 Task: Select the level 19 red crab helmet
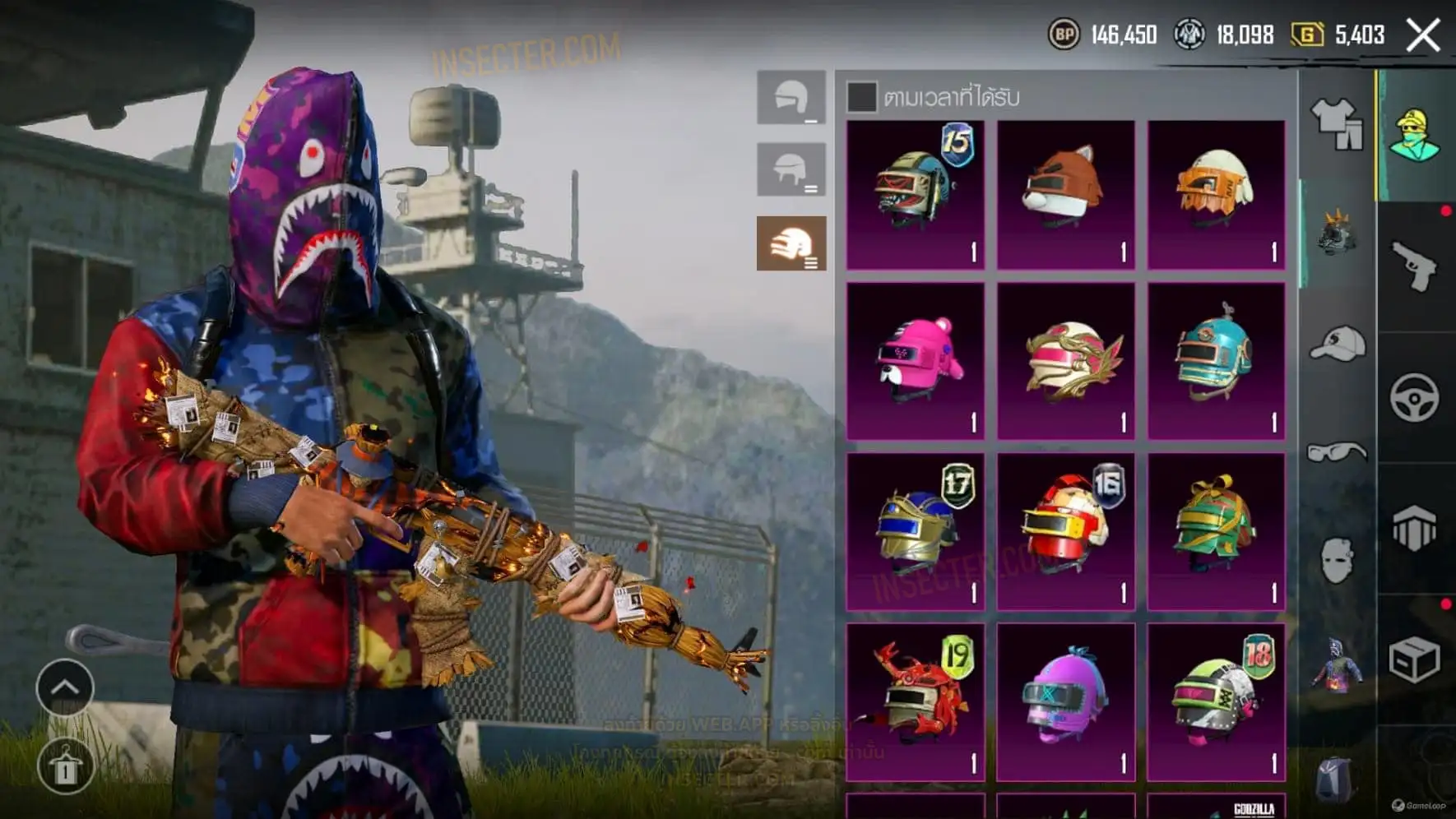pos(915,701)
